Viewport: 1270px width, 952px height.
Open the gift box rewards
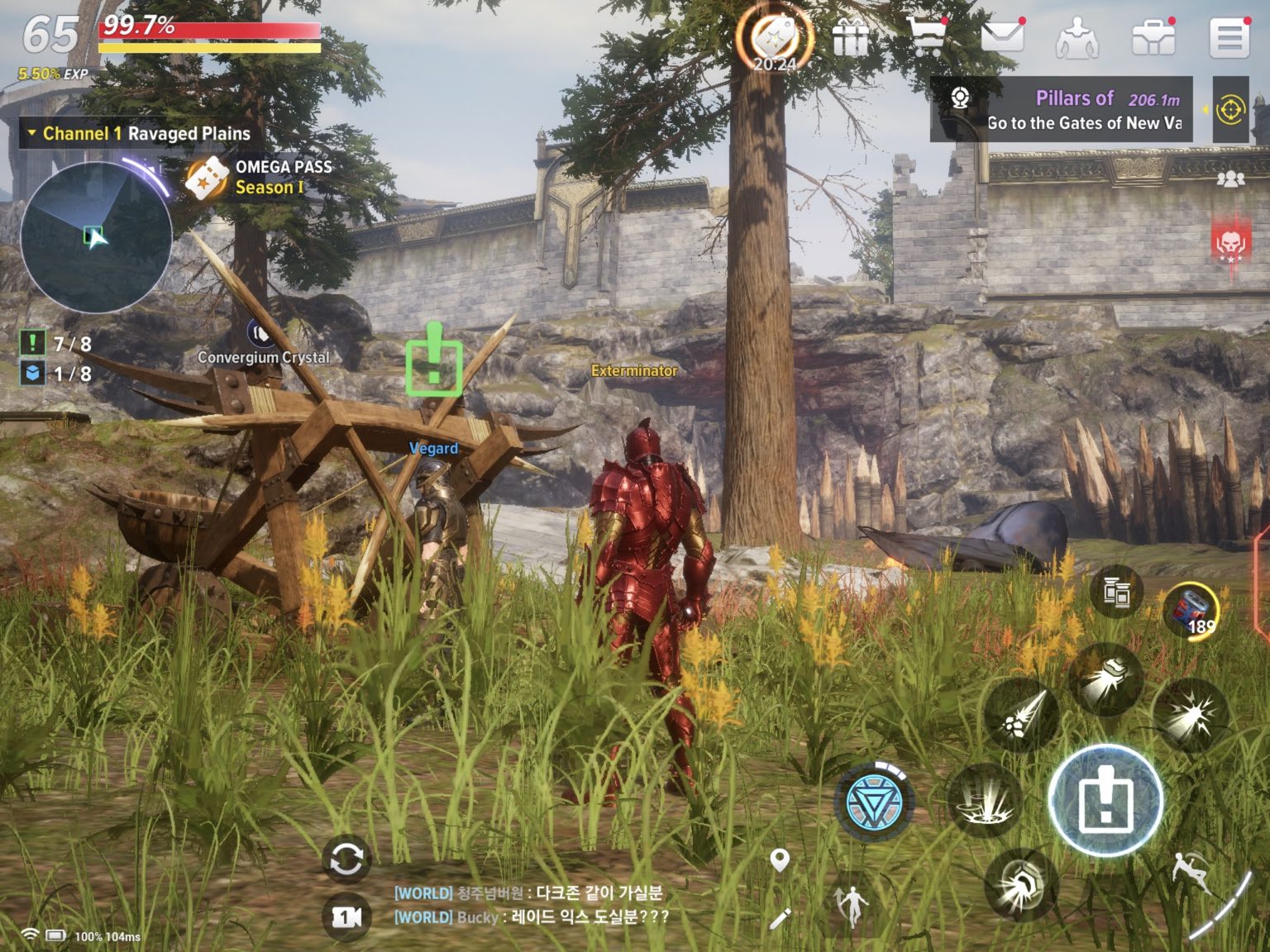pyautogui.click(x=851, y=38)
